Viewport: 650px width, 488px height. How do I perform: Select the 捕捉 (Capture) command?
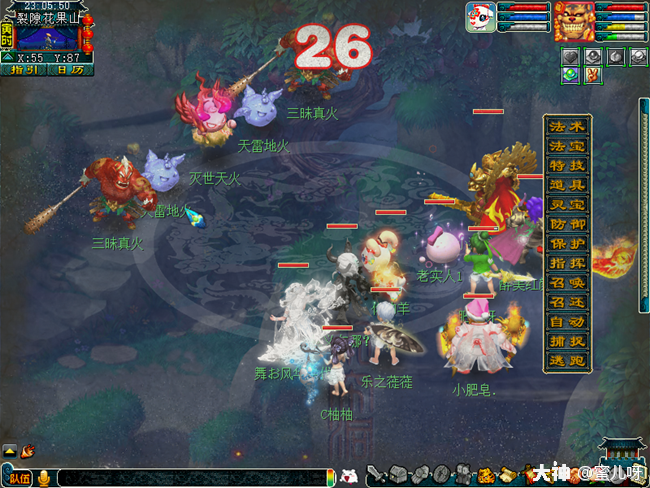click(x=567, y=341)
